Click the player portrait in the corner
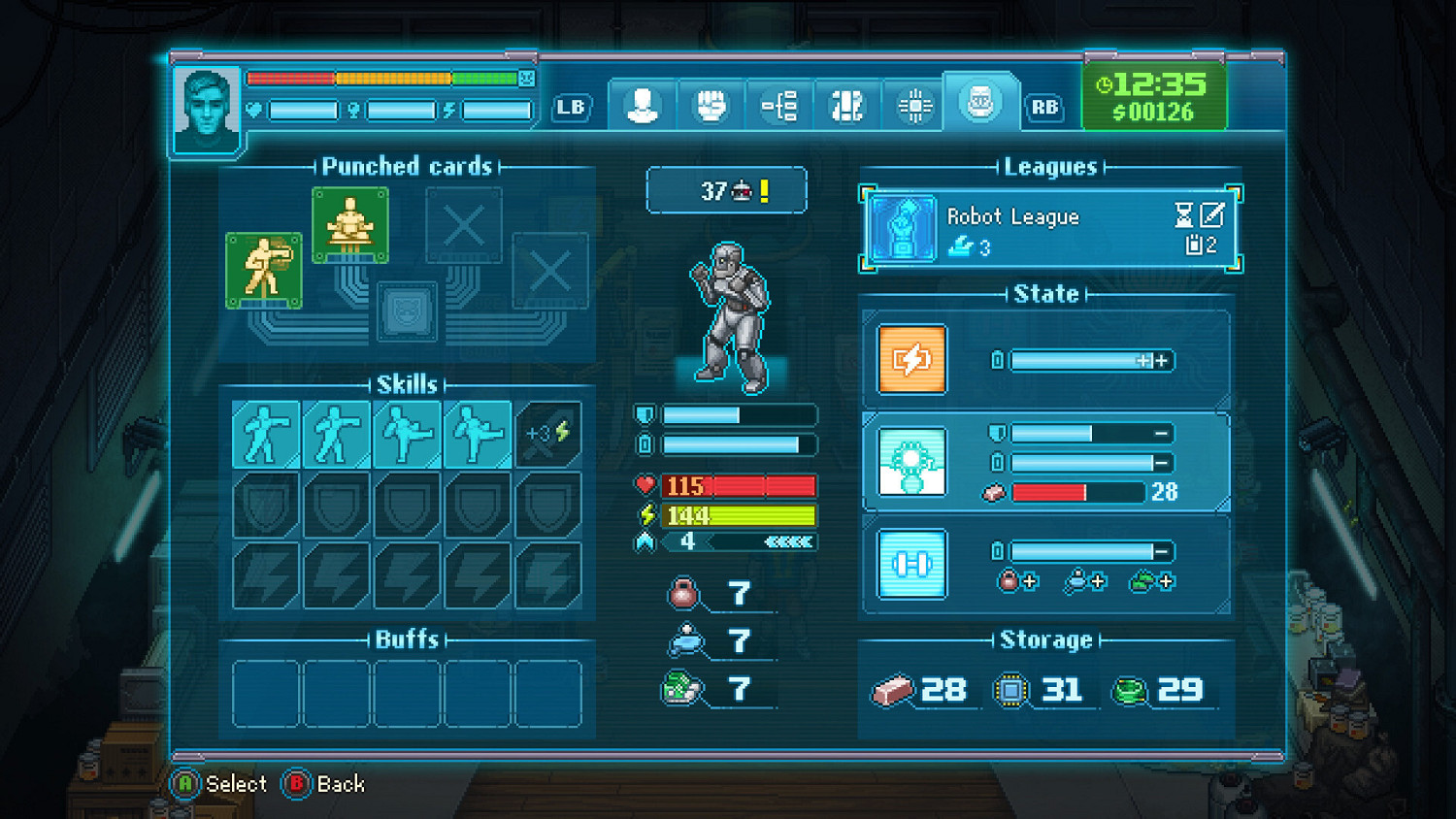This screenshot has height=819, width=1456. pos(207,109)
